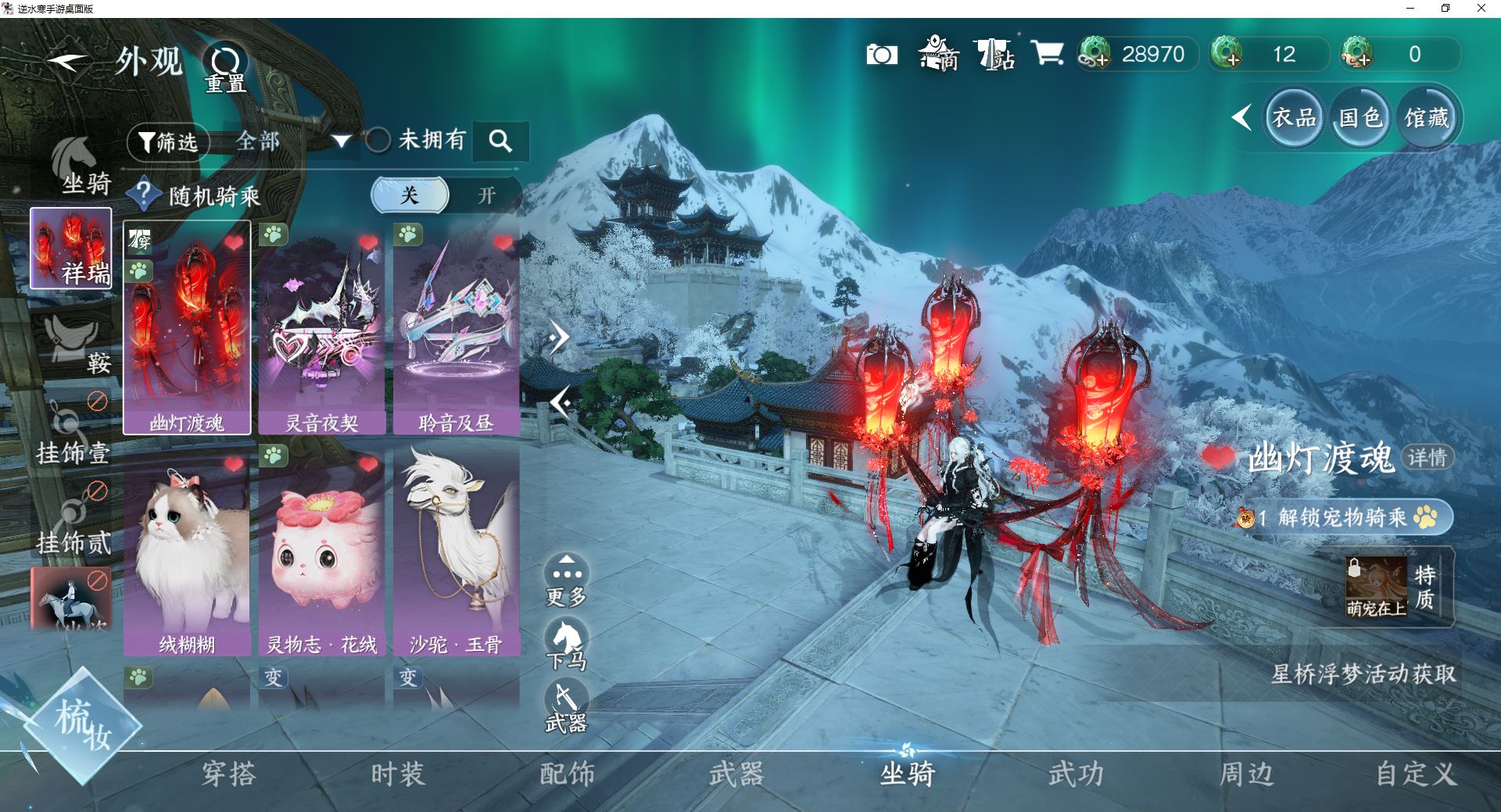1501x812 pixels.
Task: Open the magnifier search button
Action: (500, 141)
